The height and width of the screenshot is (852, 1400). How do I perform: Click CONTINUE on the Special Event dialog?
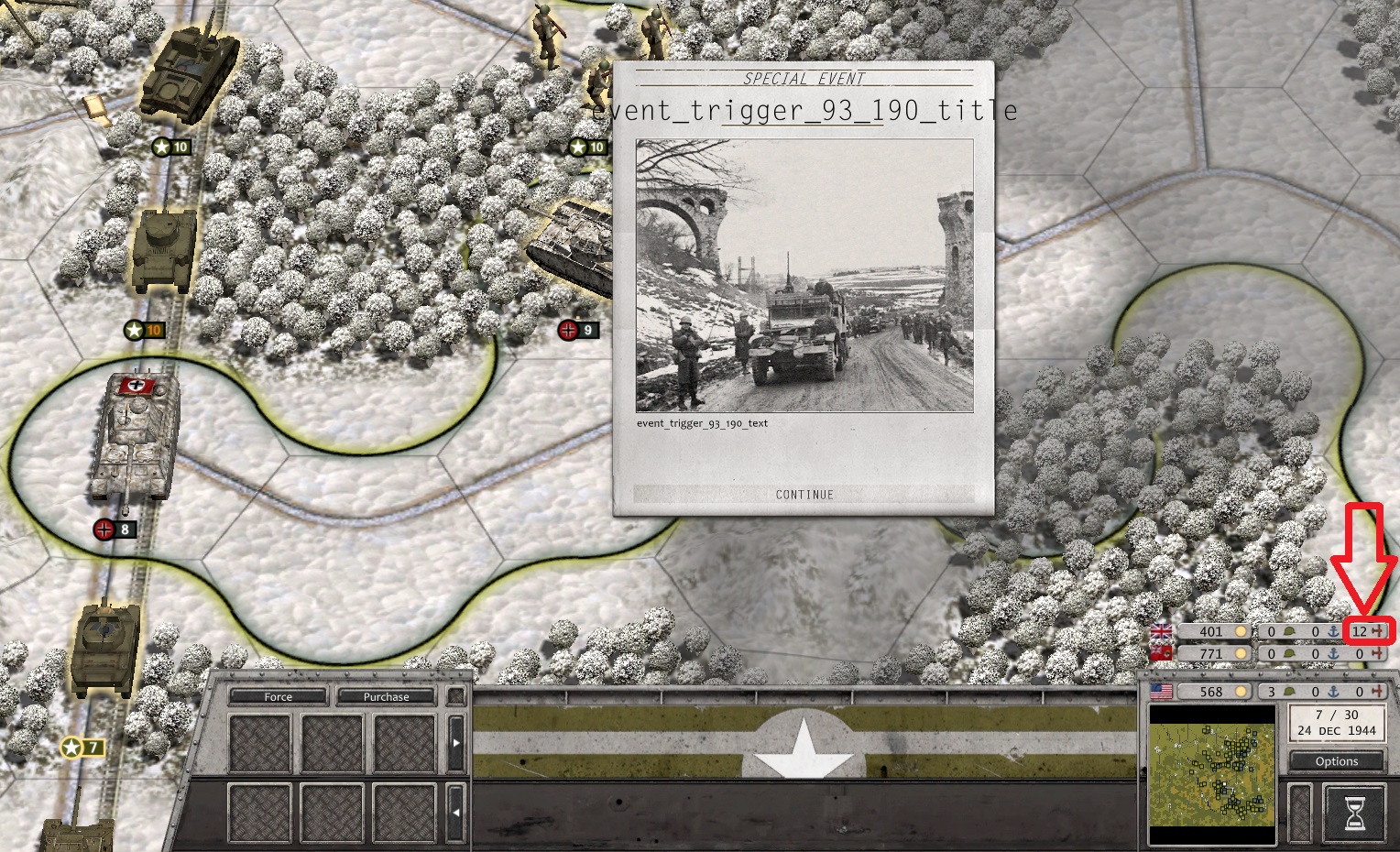804,494
